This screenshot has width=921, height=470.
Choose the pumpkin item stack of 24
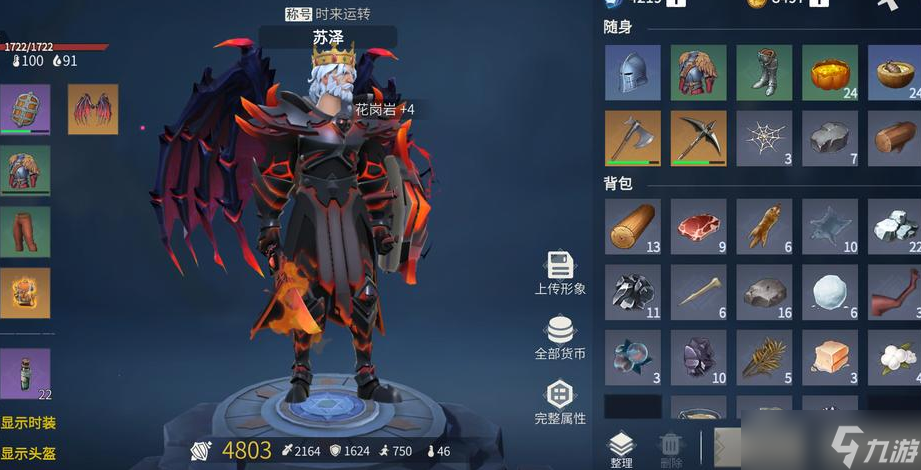pyautogui.click(x=829, y=72)
